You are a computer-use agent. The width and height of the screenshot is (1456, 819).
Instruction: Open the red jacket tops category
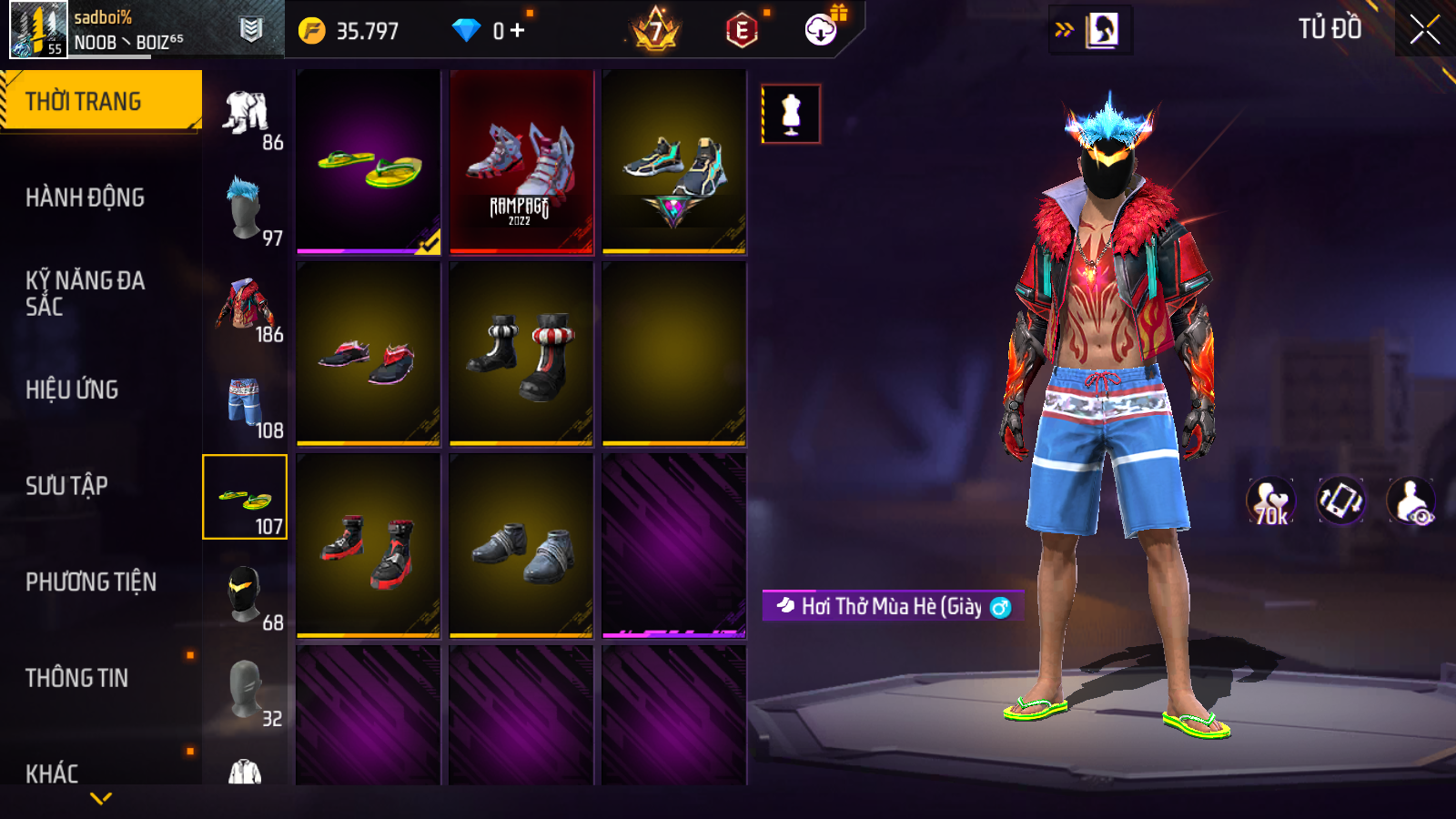coord(246,306)
